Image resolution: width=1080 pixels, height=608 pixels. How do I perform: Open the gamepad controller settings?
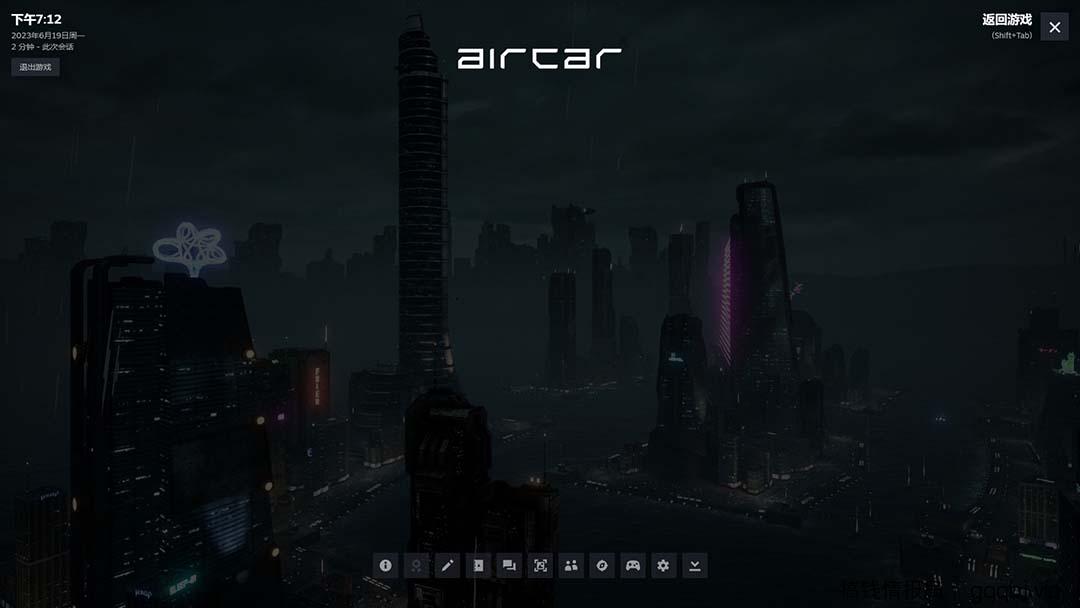tap(633, 565)
